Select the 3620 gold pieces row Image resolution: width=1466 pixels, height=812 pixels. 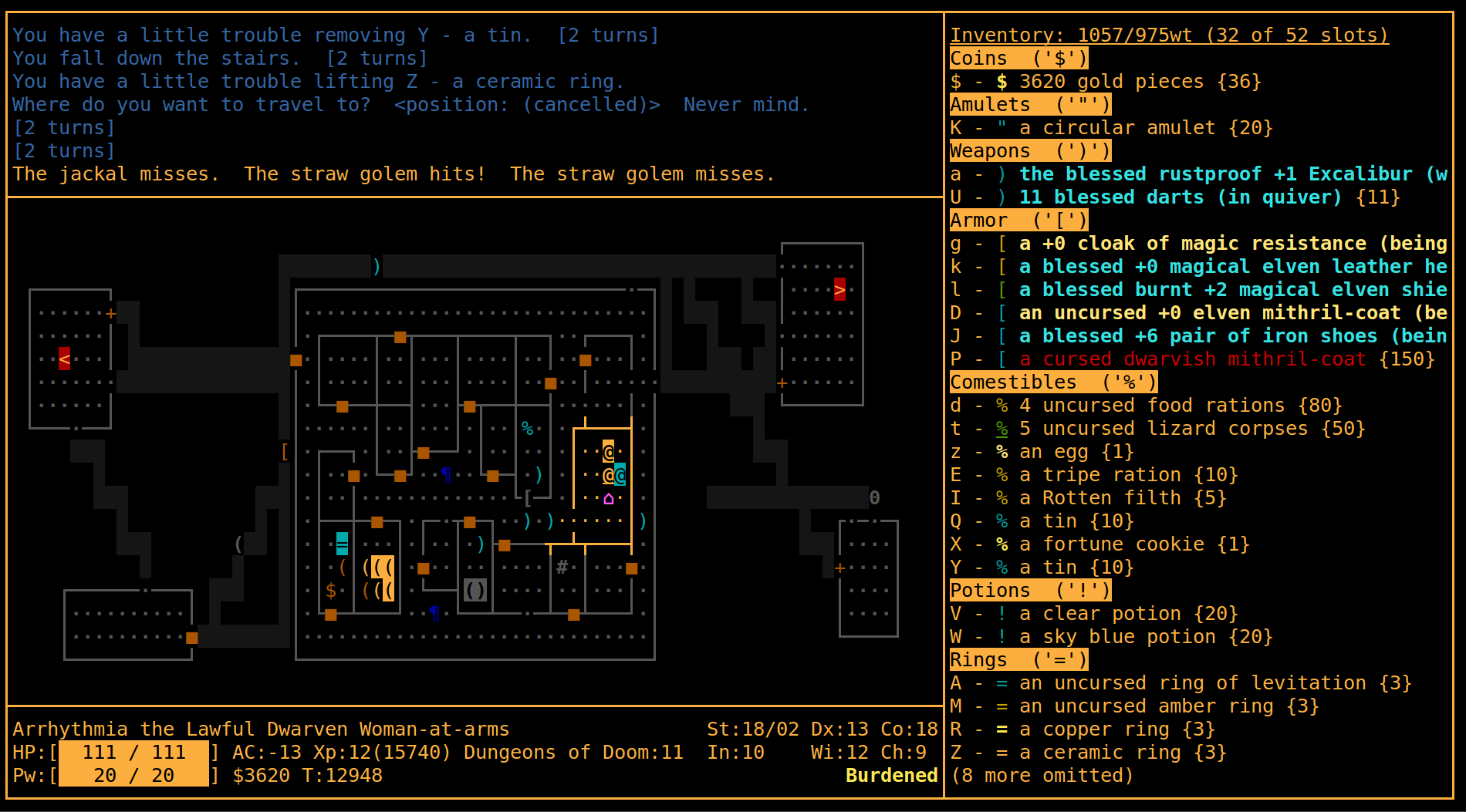[x=1105, y=82]
